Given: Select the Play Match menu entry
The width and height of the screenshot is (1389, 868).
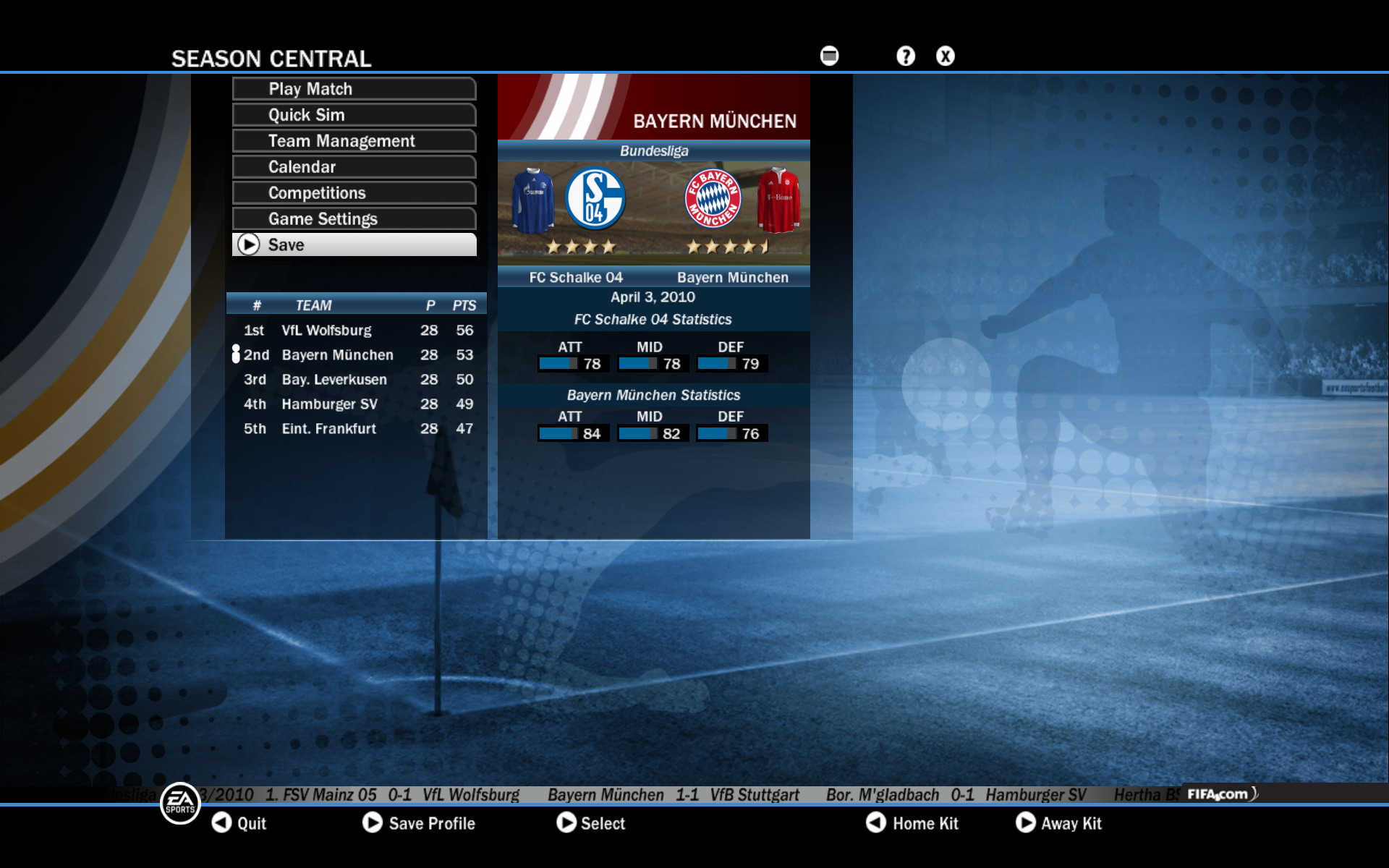Looking at the screenshot, I should [x=354, y=89].
